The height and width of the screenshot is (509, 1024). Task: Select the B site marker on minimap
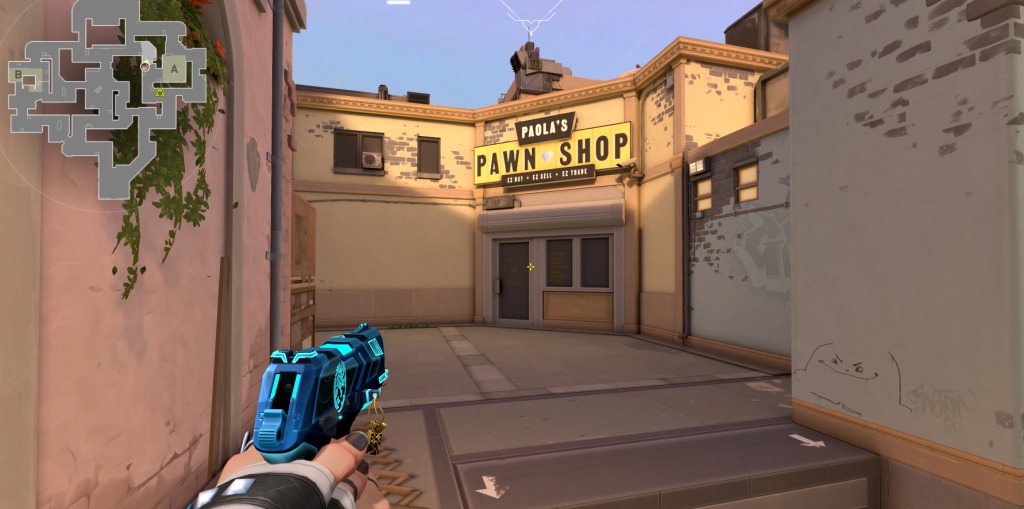pos(19,73)
